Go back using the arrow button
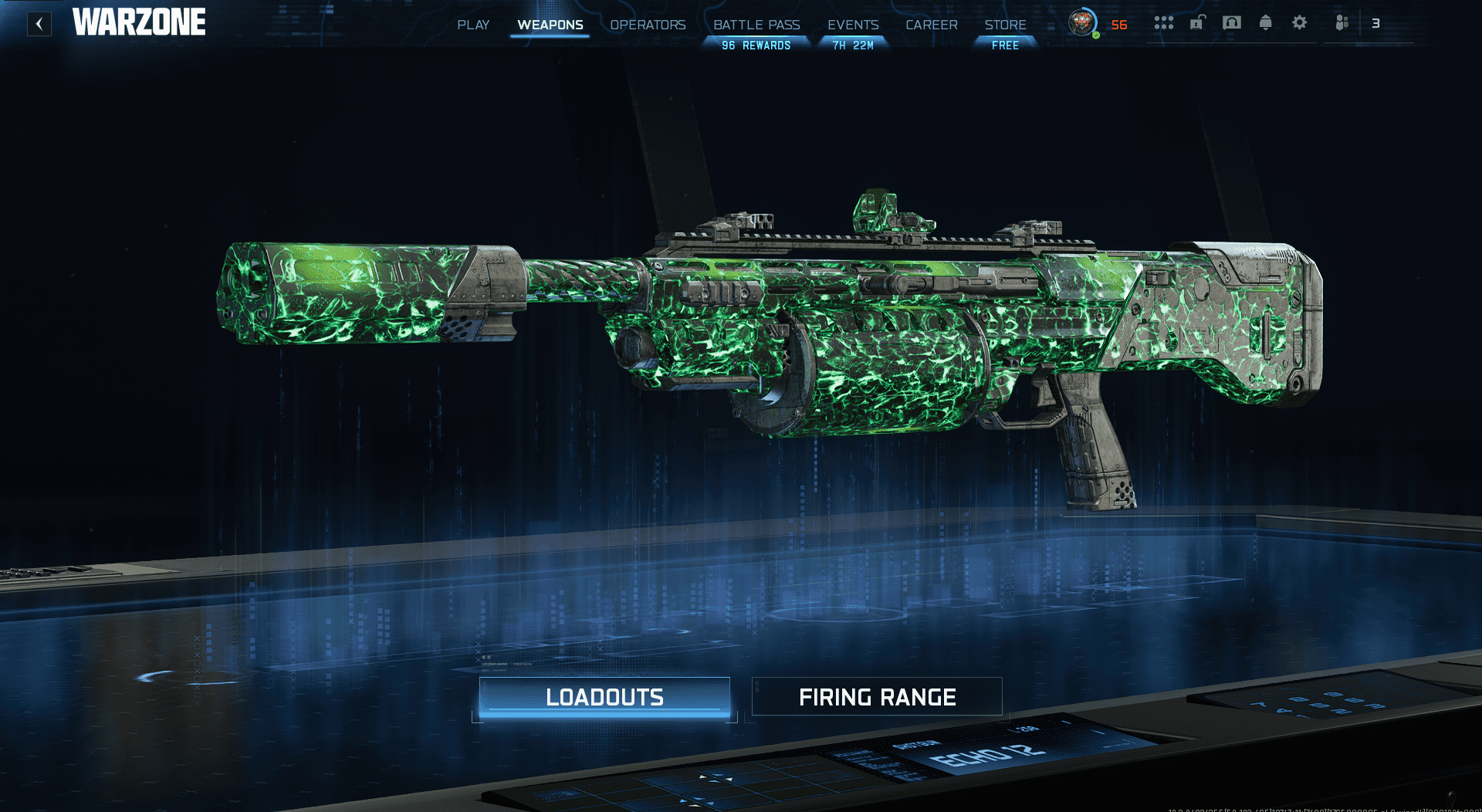The height and width of the screenshot is (812, 1482). [x=39, y=24]
